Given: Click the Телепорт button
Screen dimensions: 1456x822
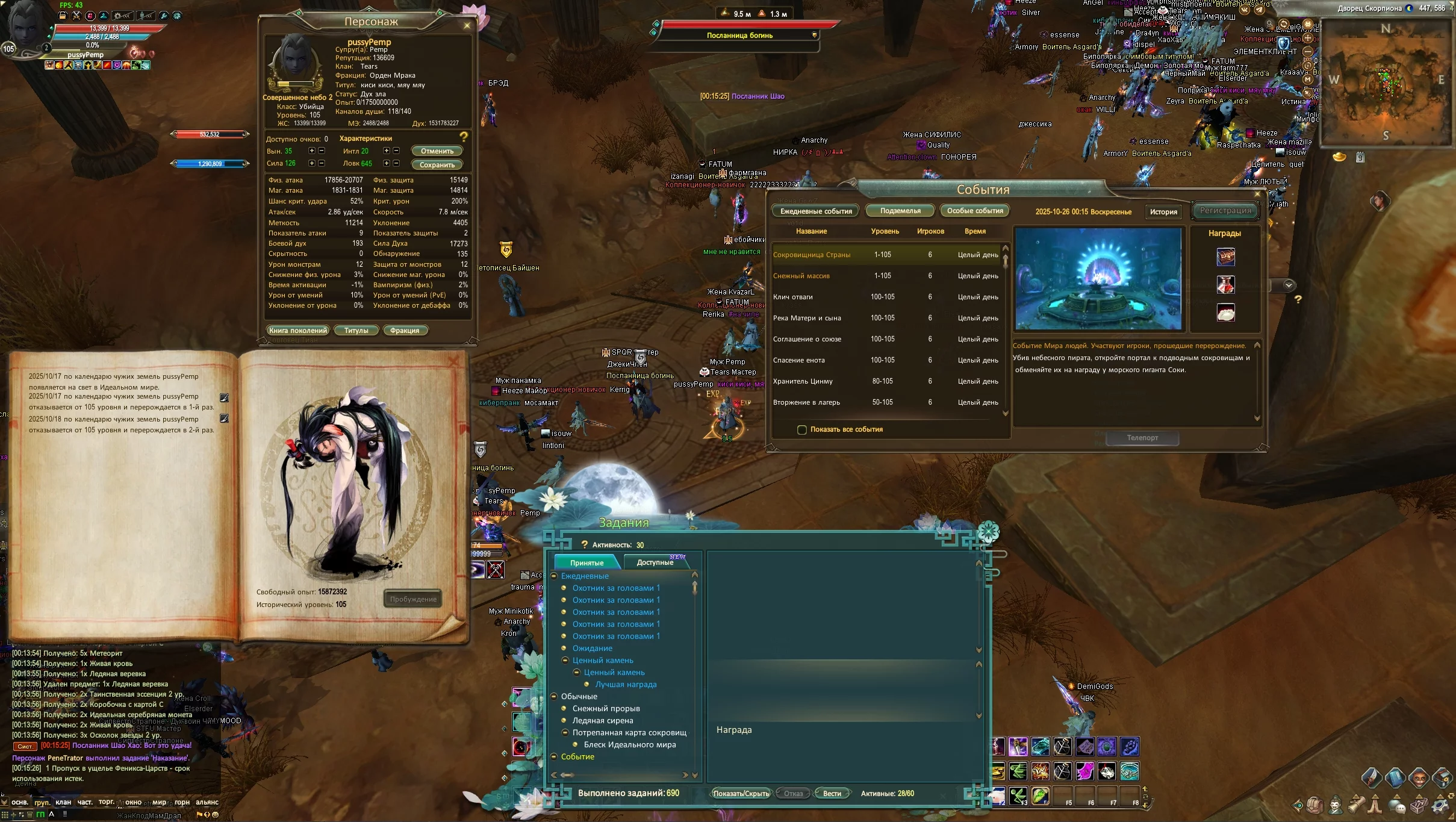Looking at the screenshot, I should (x=1142, y=438).
